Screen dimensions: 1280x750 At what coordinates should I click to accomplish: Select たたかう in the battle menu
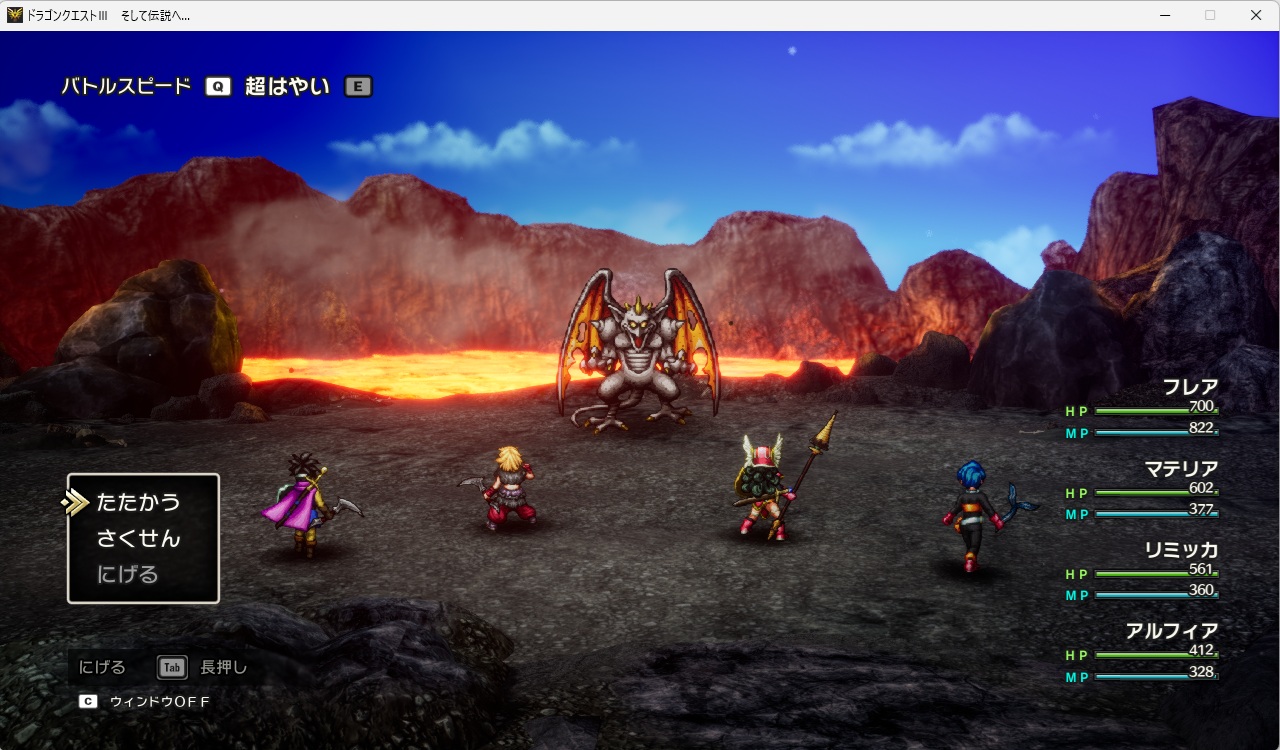[x=138, y=502]
